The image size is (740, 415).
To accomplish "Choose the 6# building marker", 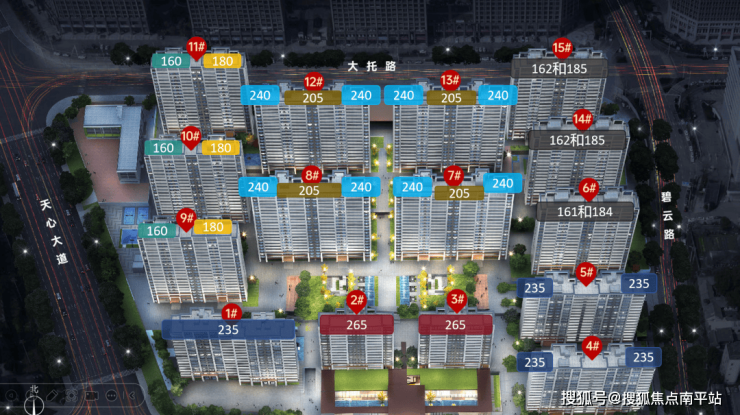I will [x=589, y=187].
